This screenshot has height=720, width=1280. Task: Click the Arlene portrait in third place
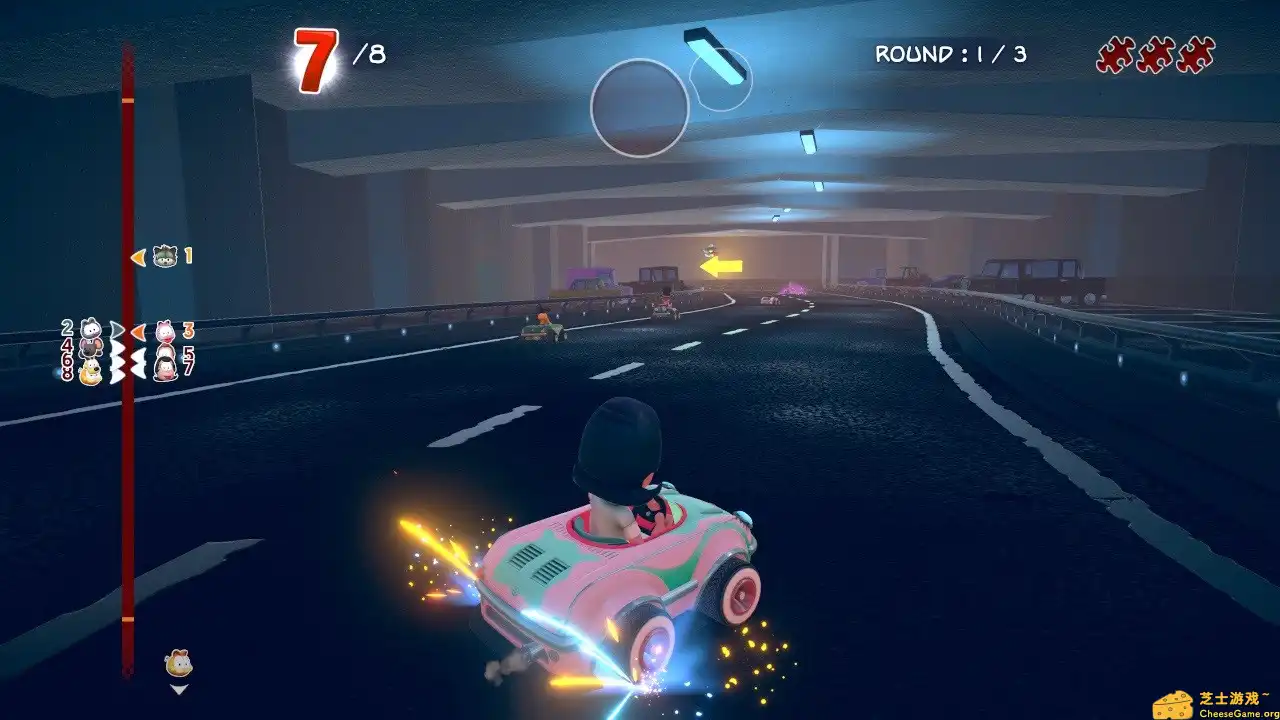click(164, 332)
